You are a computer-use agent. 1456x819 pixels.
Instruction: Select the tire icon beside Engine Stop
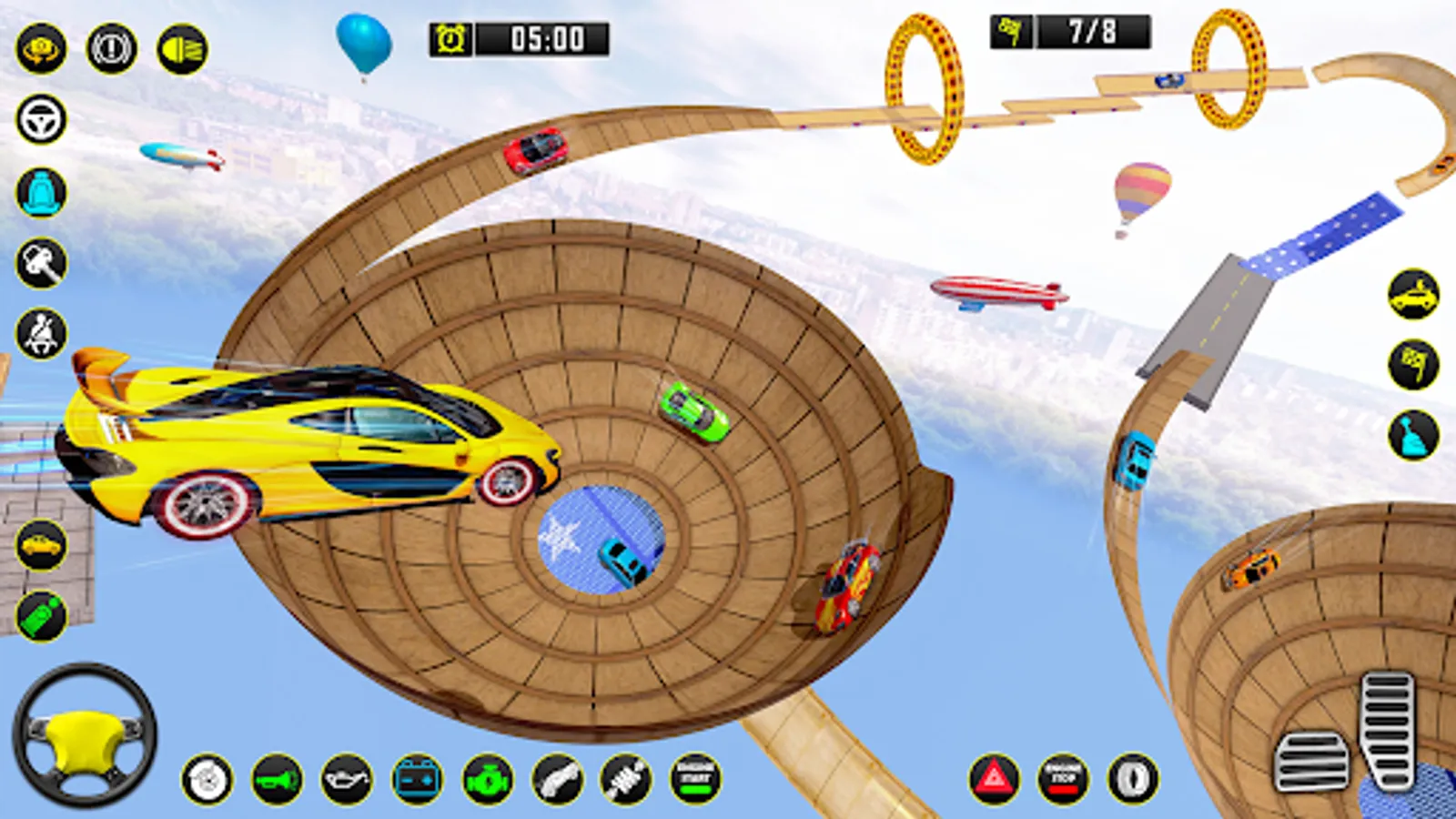pos(1133,780)
